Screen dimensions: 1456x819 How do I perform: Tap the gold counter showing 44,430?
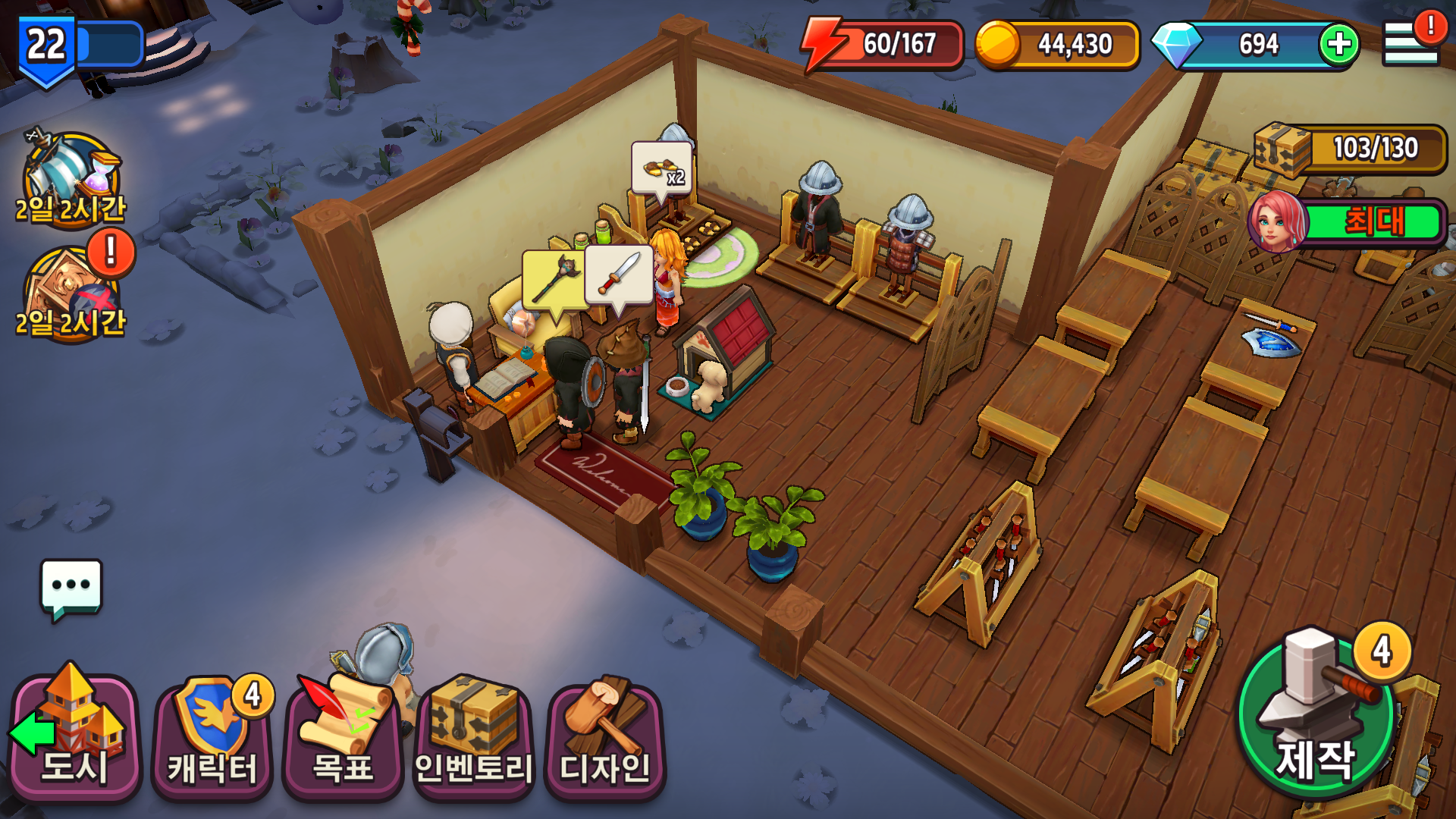point(1077,43)
